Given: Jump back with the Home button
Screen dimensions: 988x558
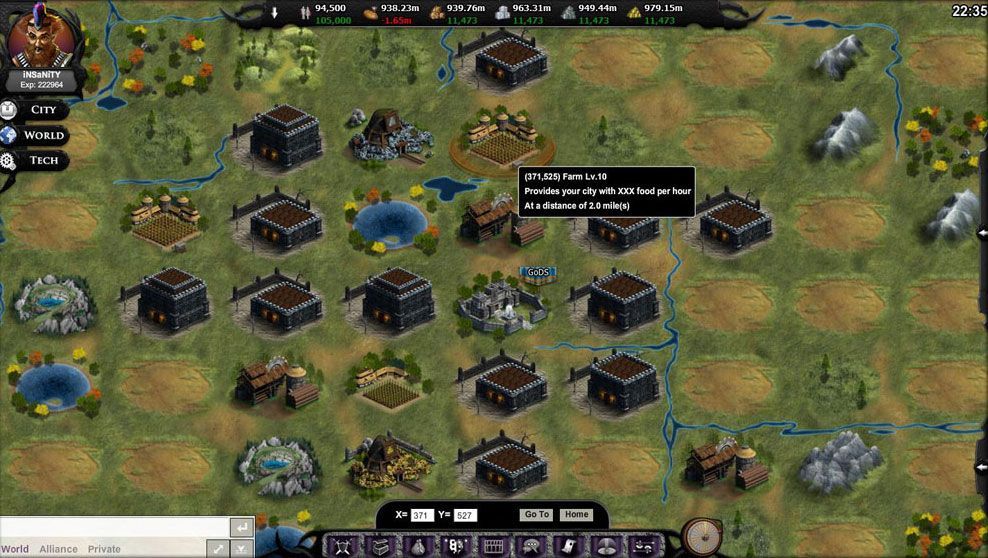Looking at the screenshot, I should point(576,515).
